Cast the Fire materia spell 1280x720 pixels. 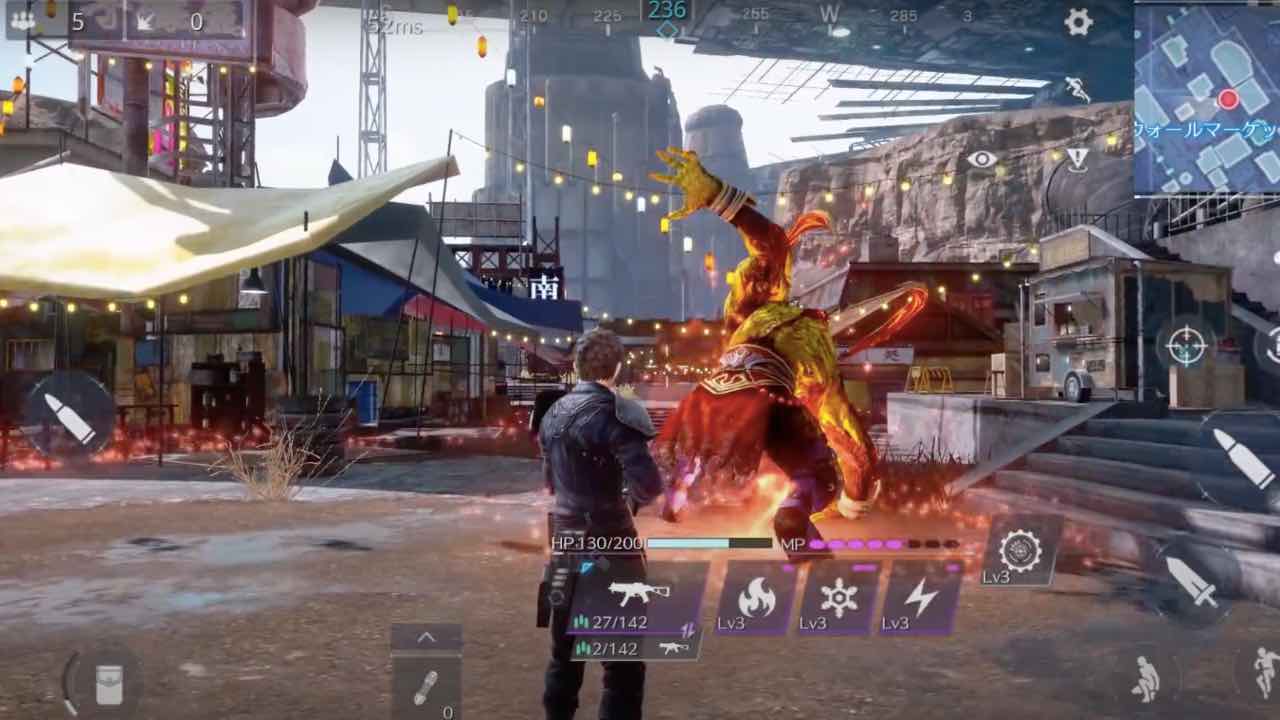pos(756,599)
